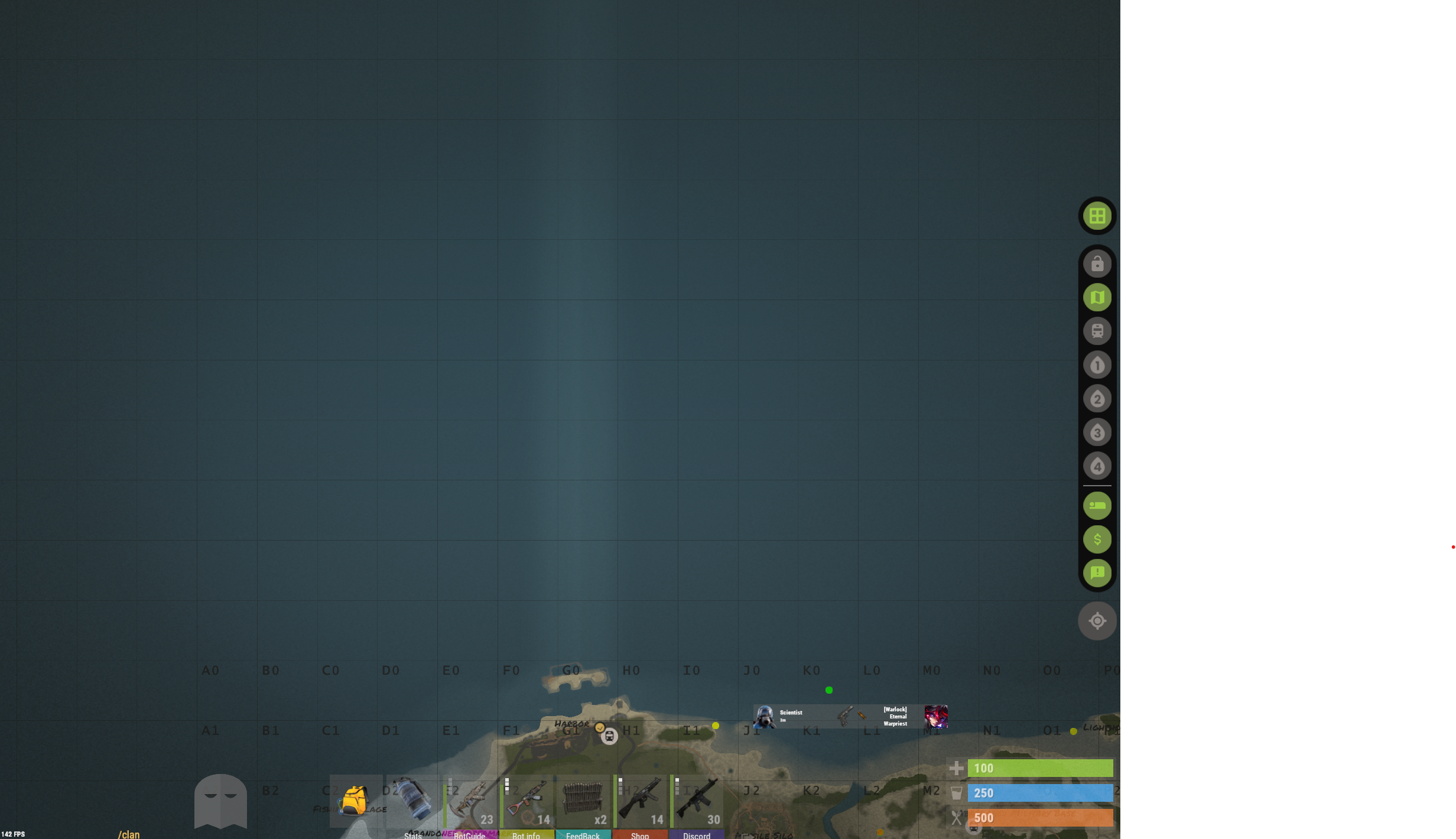This screenshot has width=1456, height=839.
Task: Click the sleeping bag icon in the sidebar
Action: tap(1097, 505)
